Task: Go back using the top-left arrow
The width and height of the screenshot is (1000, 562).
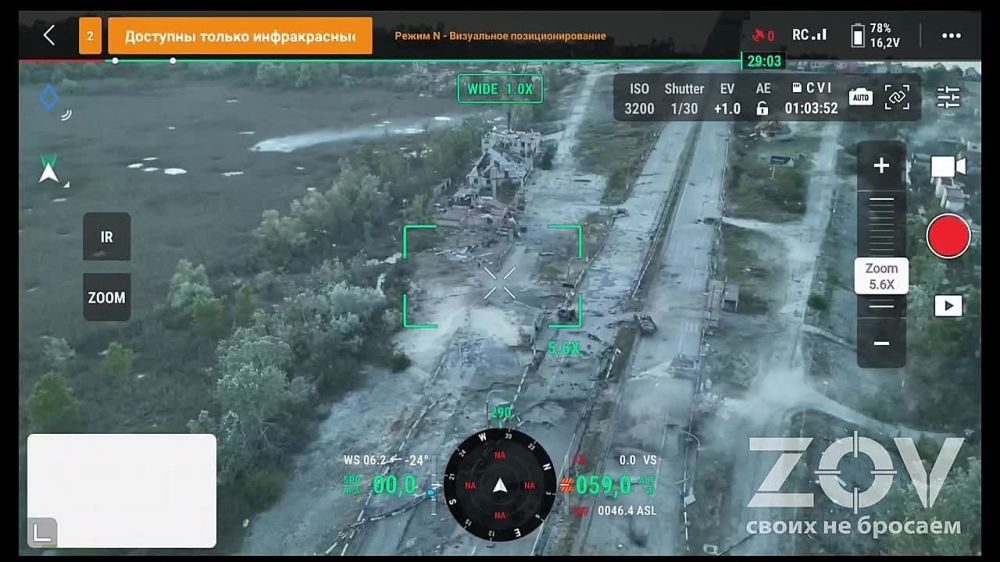Action: [x=49, y=36]
